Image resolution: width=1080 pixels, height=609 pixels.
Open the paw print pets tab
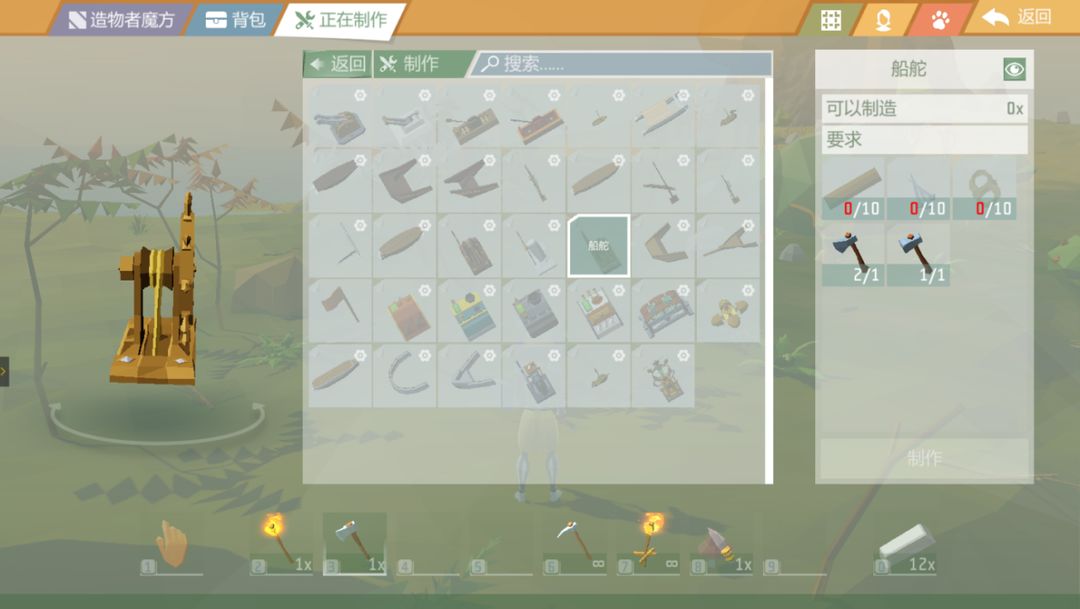click(940, 20)
